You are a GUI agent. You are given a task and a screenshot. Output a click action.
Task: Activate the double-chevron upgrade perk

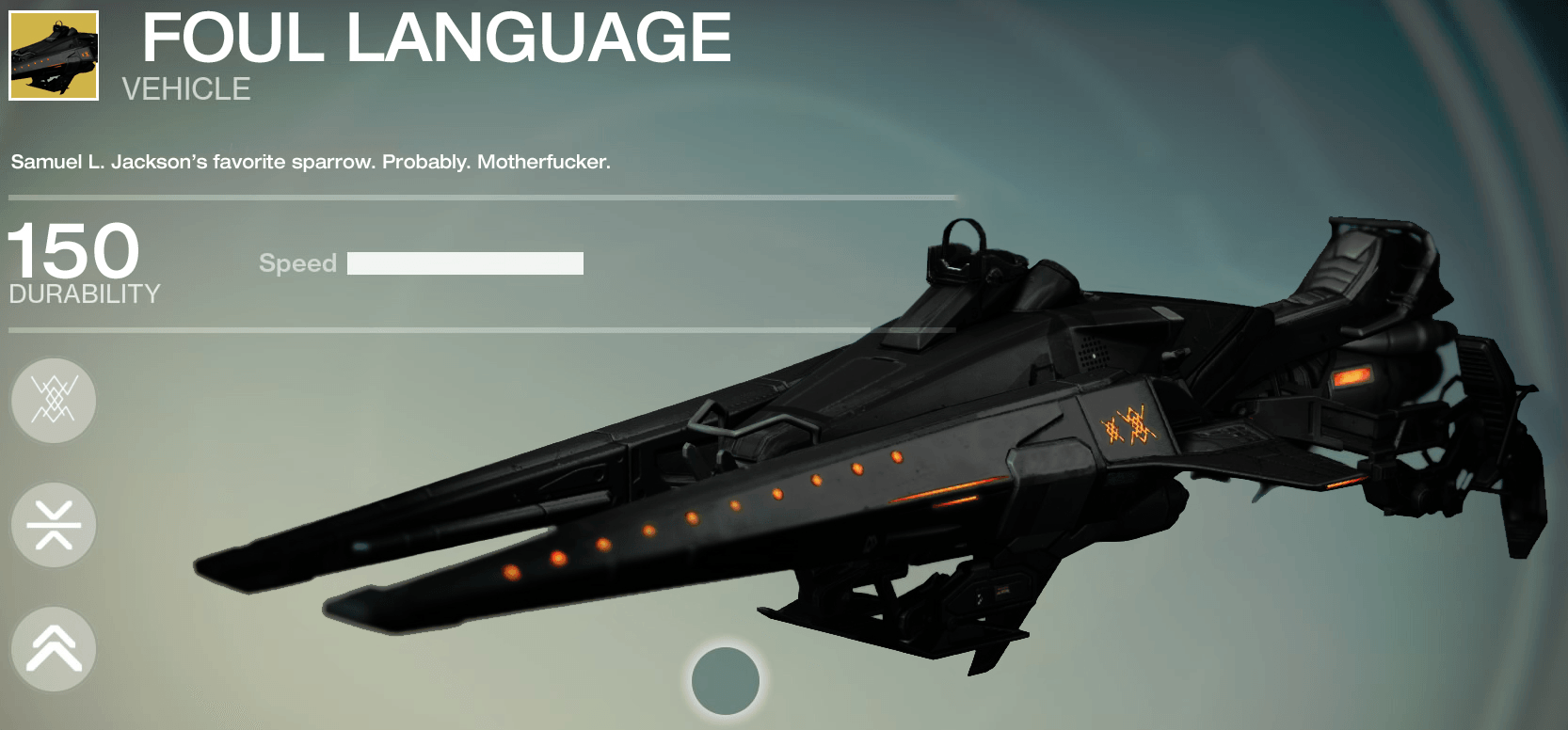click(x=54, y=649)
